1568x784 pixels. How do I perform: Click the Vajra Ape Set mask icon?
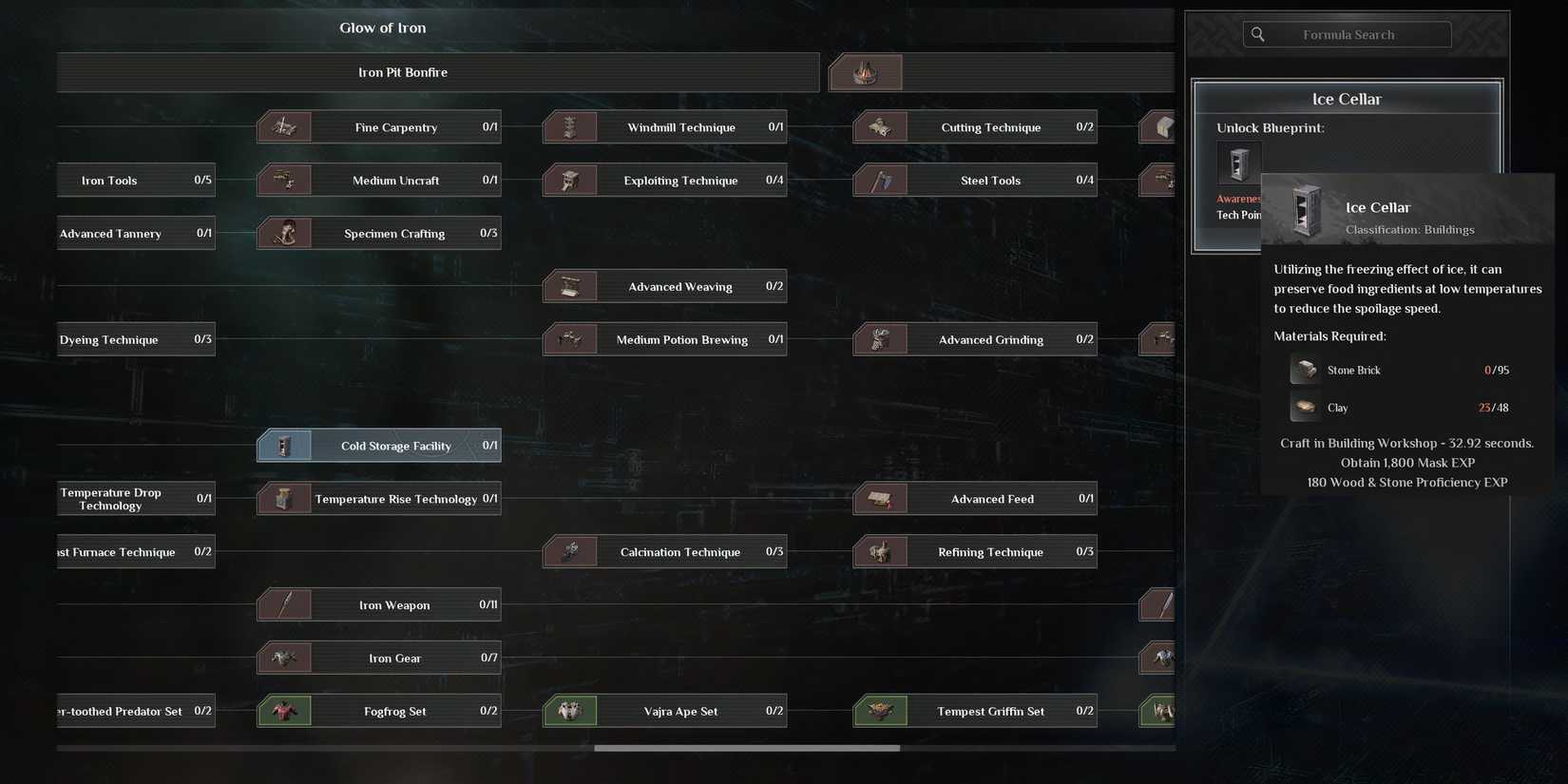point(570,711)
